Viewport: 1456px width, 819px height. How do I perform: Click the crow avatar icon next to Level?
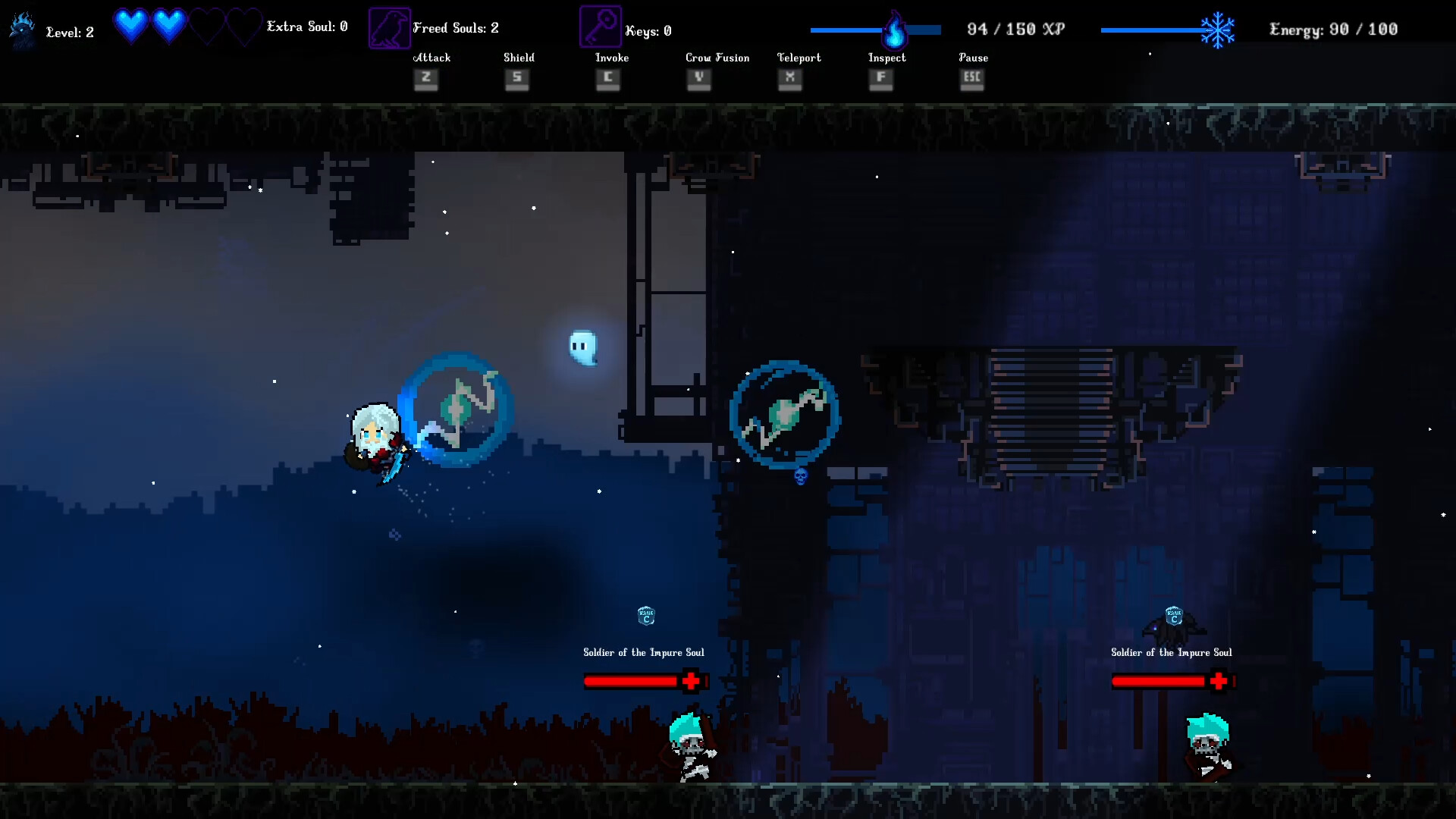21,27
